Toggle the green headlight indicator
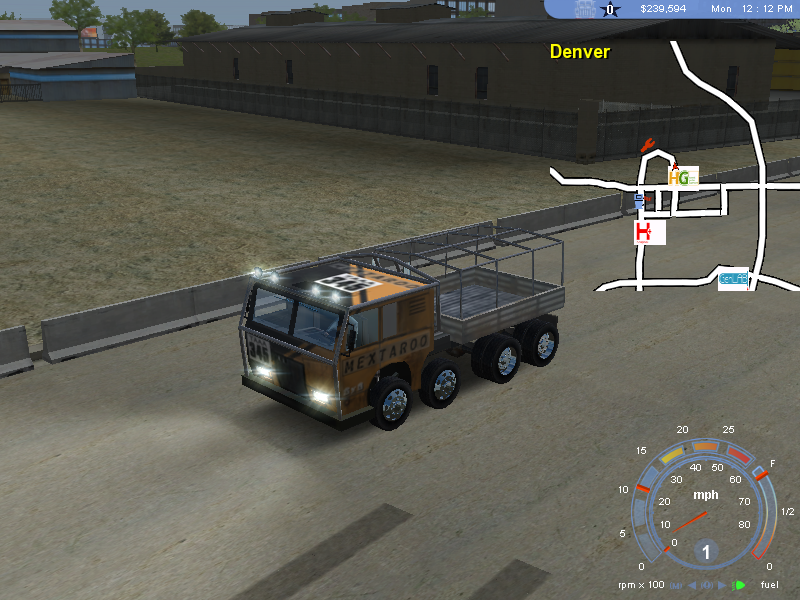This screenshot has height=600, width=800. coord(740,585)
